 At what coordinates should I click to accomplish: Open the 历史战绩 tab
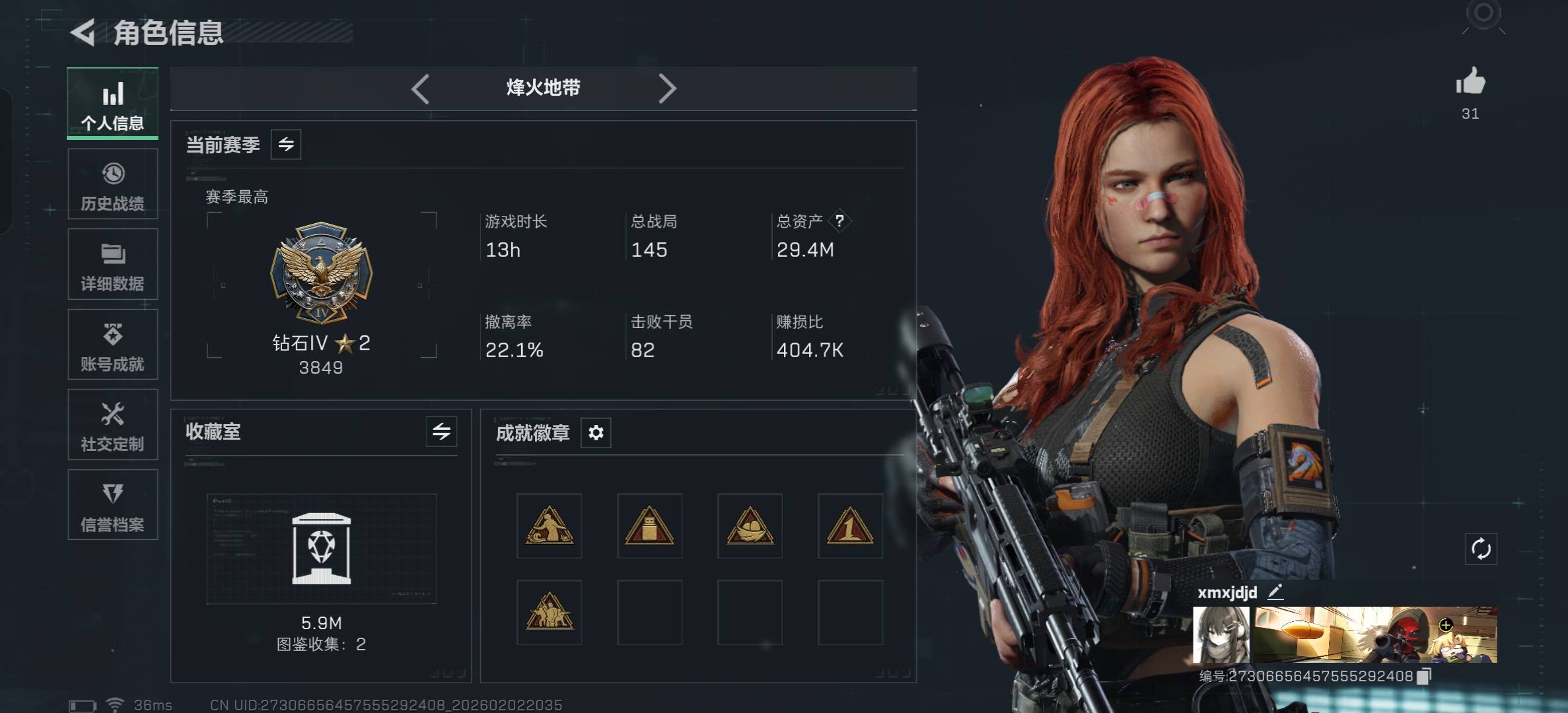[x=112, y=184]
